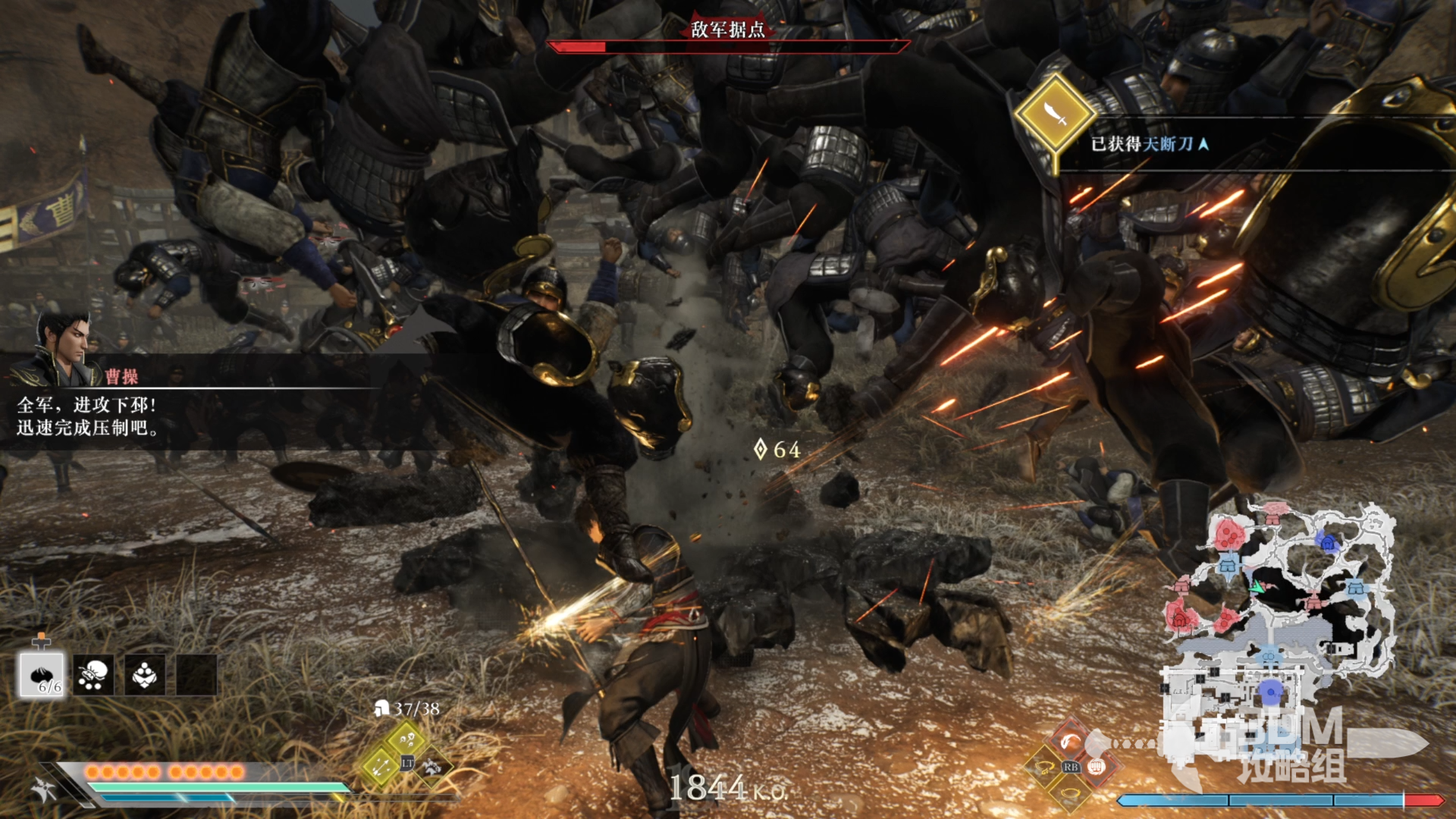Select the meat bun item slot
This screenshot has width=1456, height=819.
click(42, 674)
